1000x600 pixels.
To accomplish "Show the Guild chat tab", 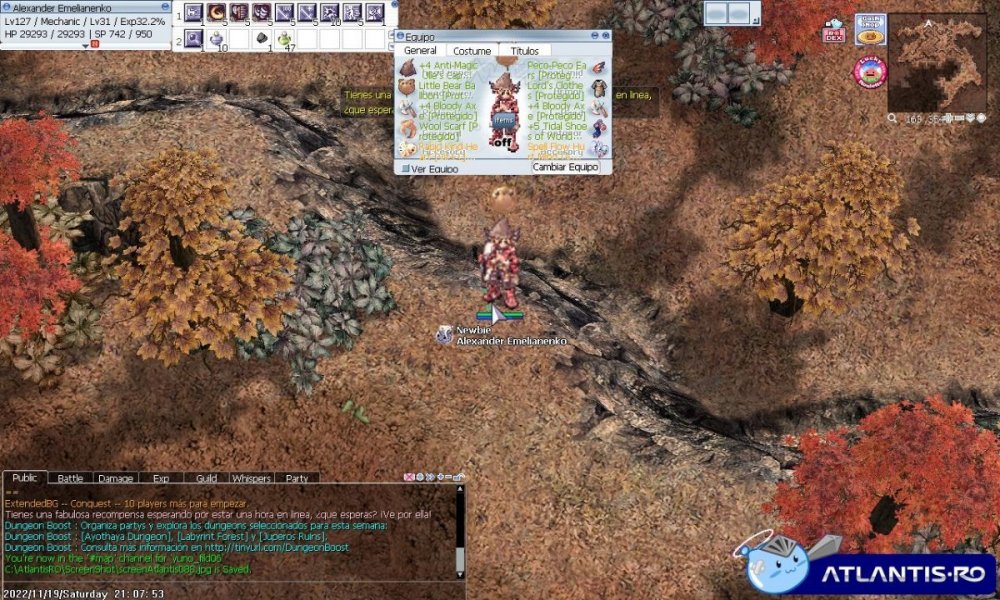I will [206, 478].
